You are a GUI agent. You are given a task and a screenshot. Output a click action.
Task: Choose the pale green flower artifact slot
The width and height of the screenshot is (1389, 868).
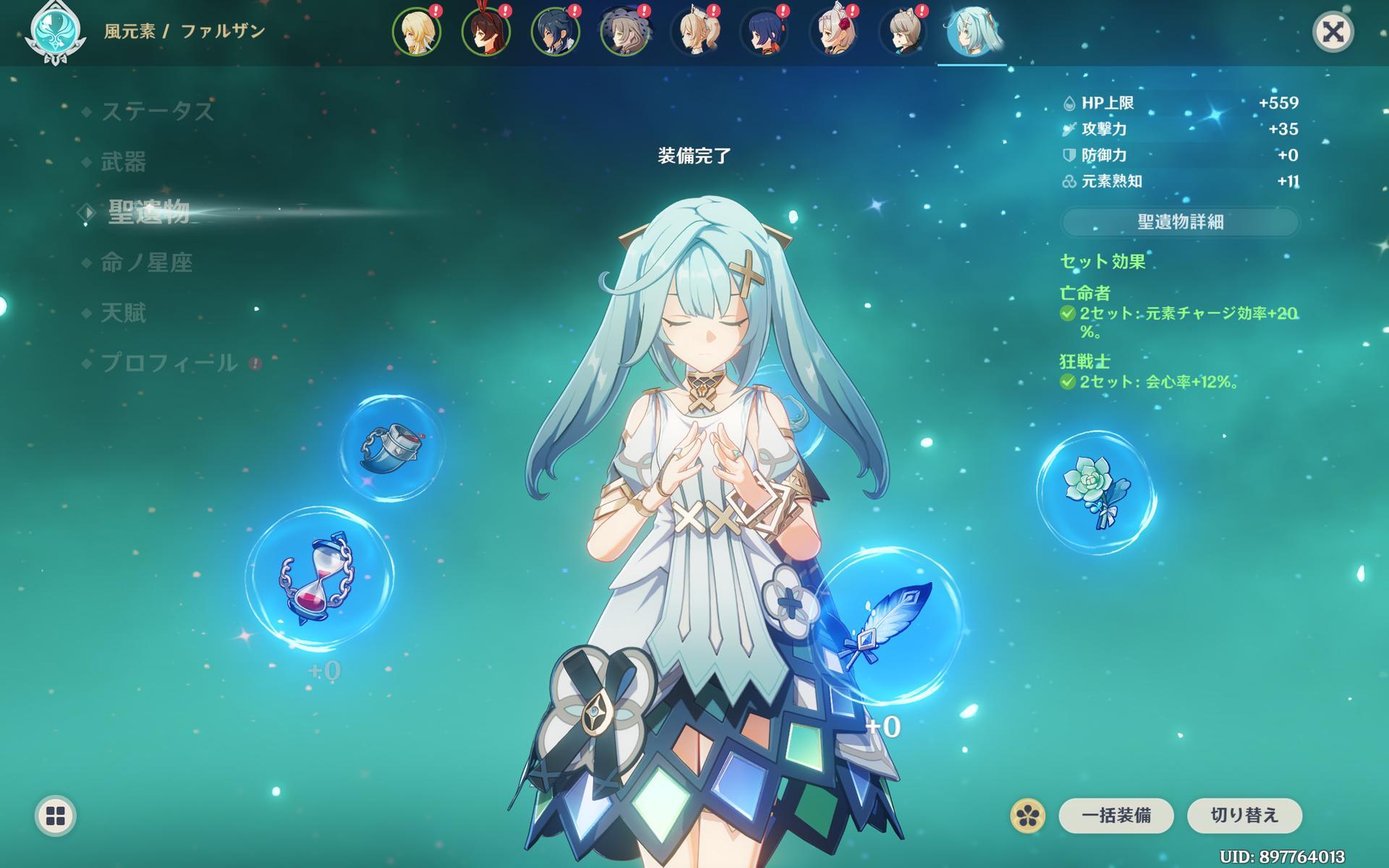coord(1095,492)
